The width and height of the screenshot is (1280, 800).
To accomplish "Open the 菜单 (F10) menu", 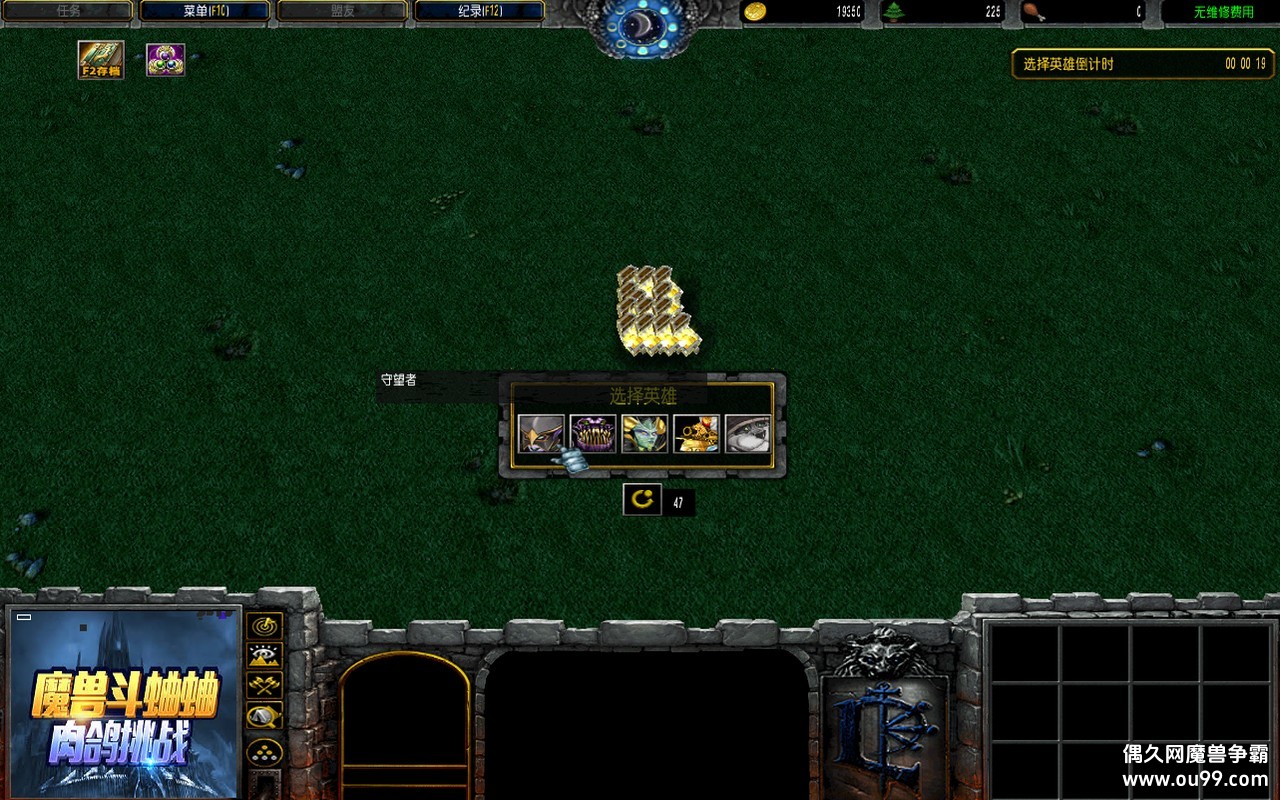I will tap(204, 11).
